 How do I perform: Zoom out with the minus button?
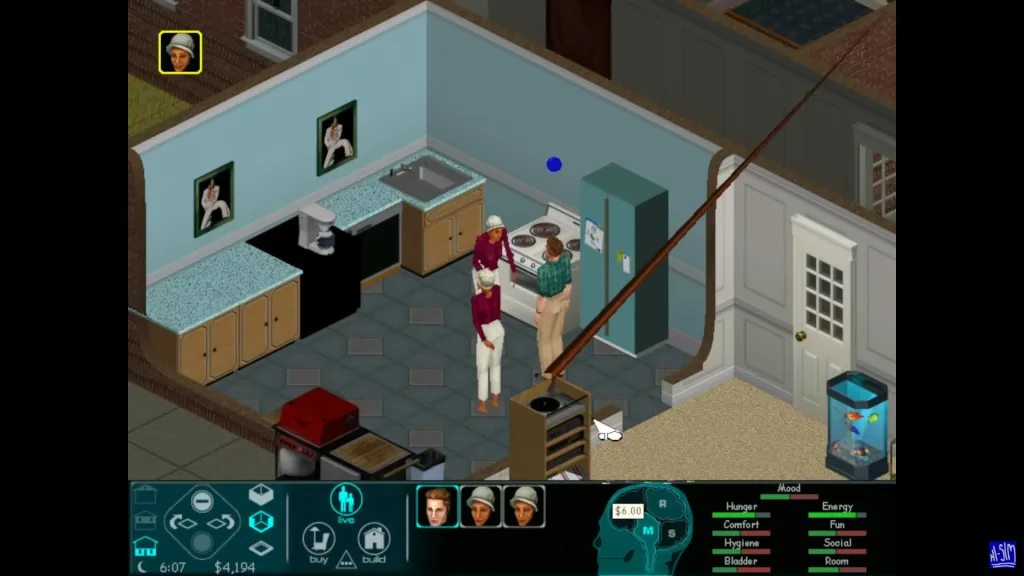202,501
